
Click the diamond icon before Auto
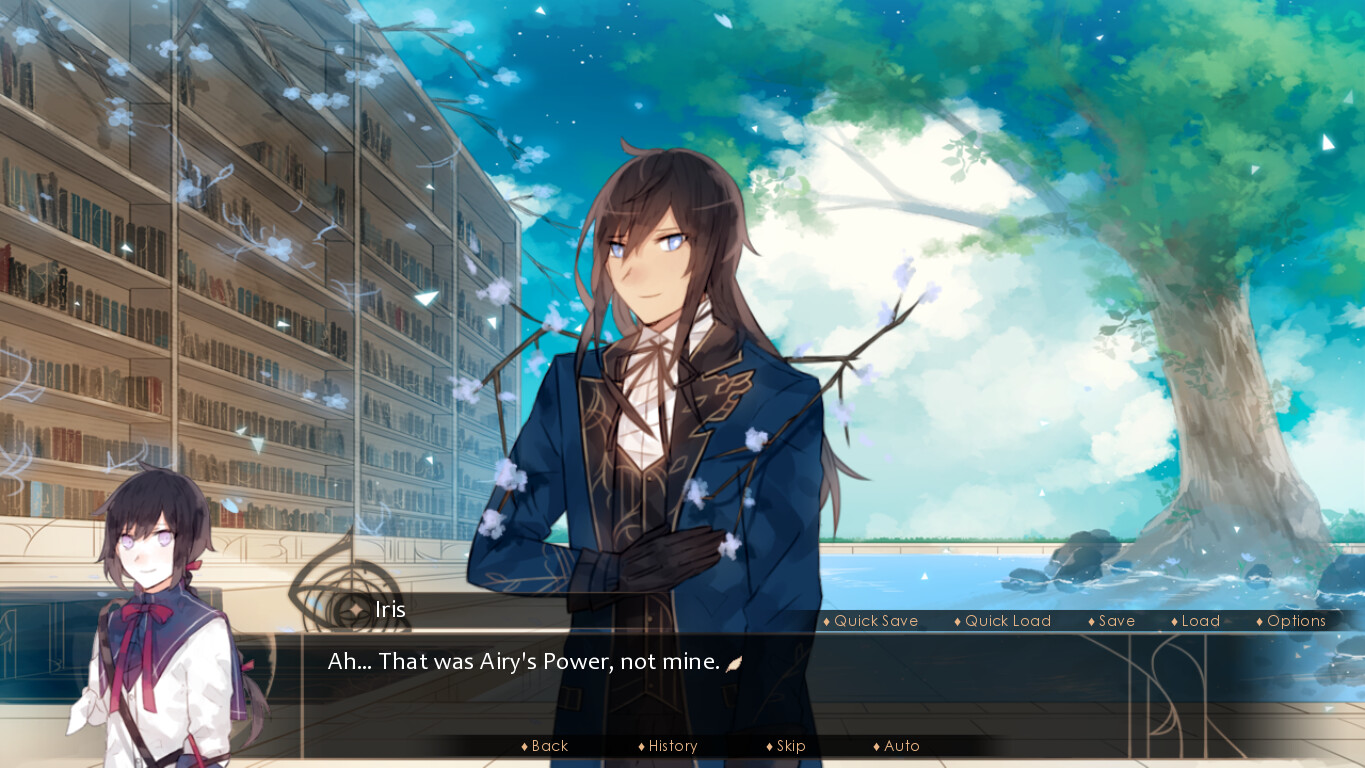(x=876, y=745)
